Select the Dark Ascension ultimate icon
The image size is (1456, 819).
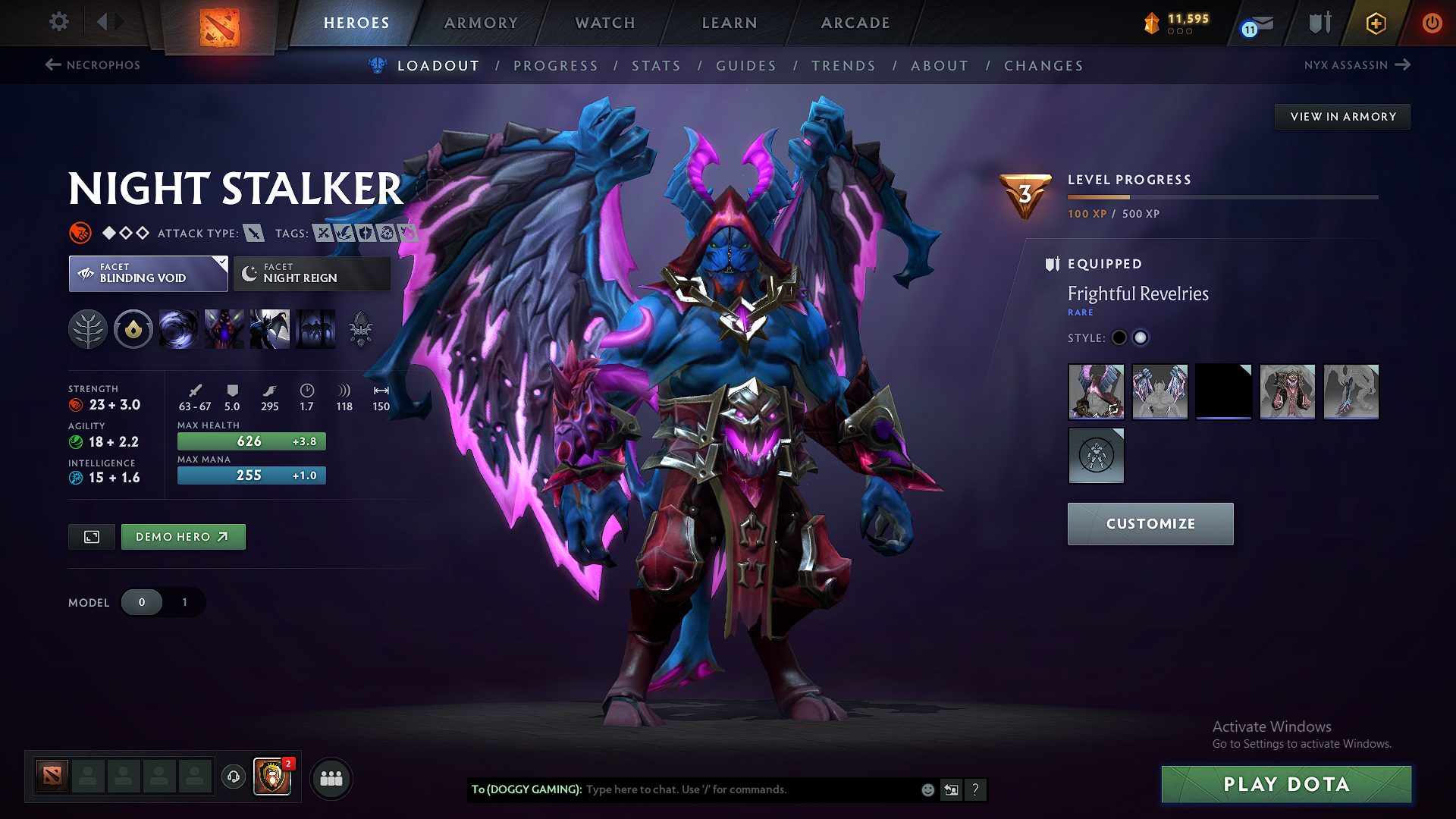click(x=270, y=329)
